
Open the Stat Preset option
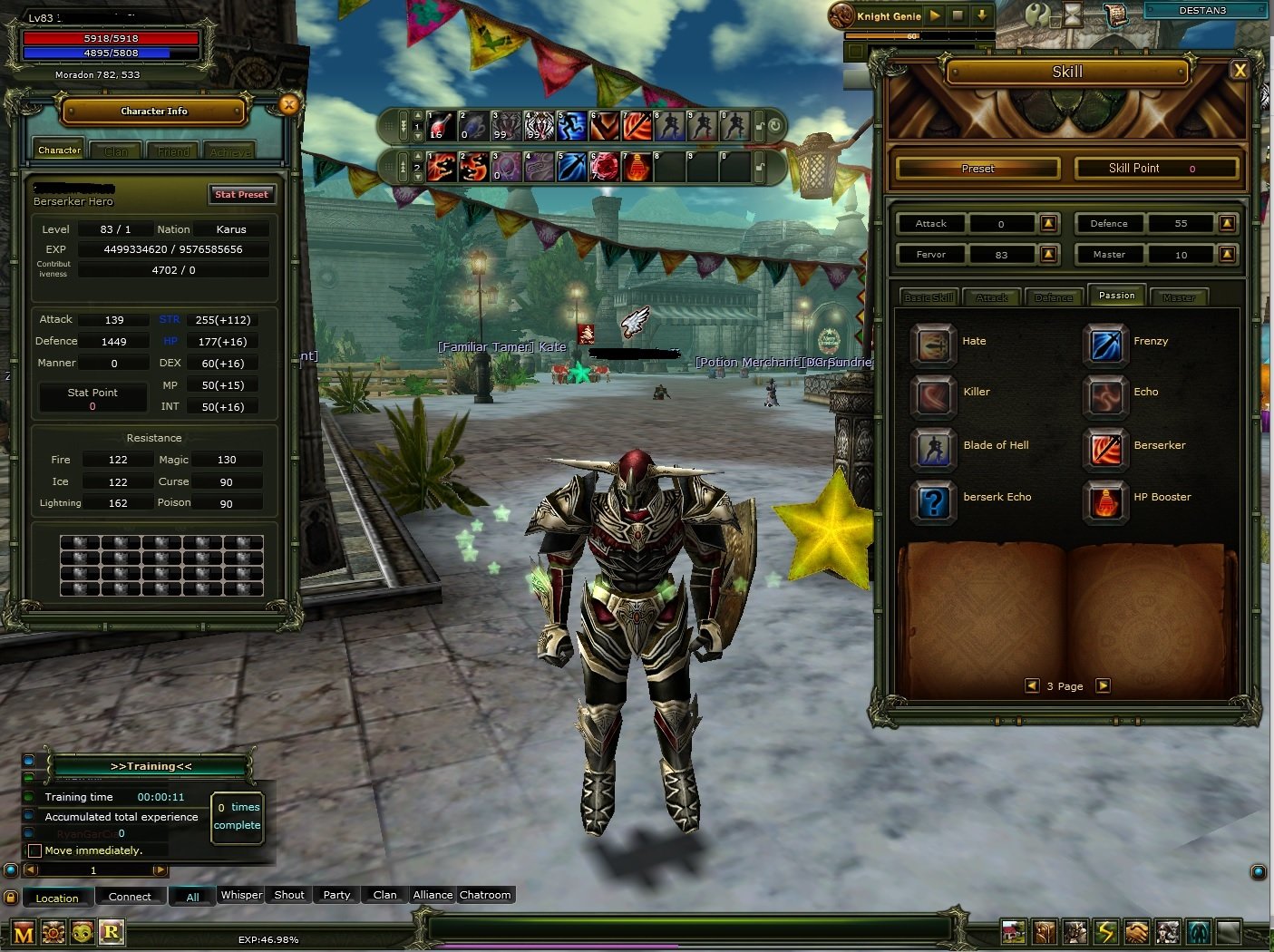[241, 194]
